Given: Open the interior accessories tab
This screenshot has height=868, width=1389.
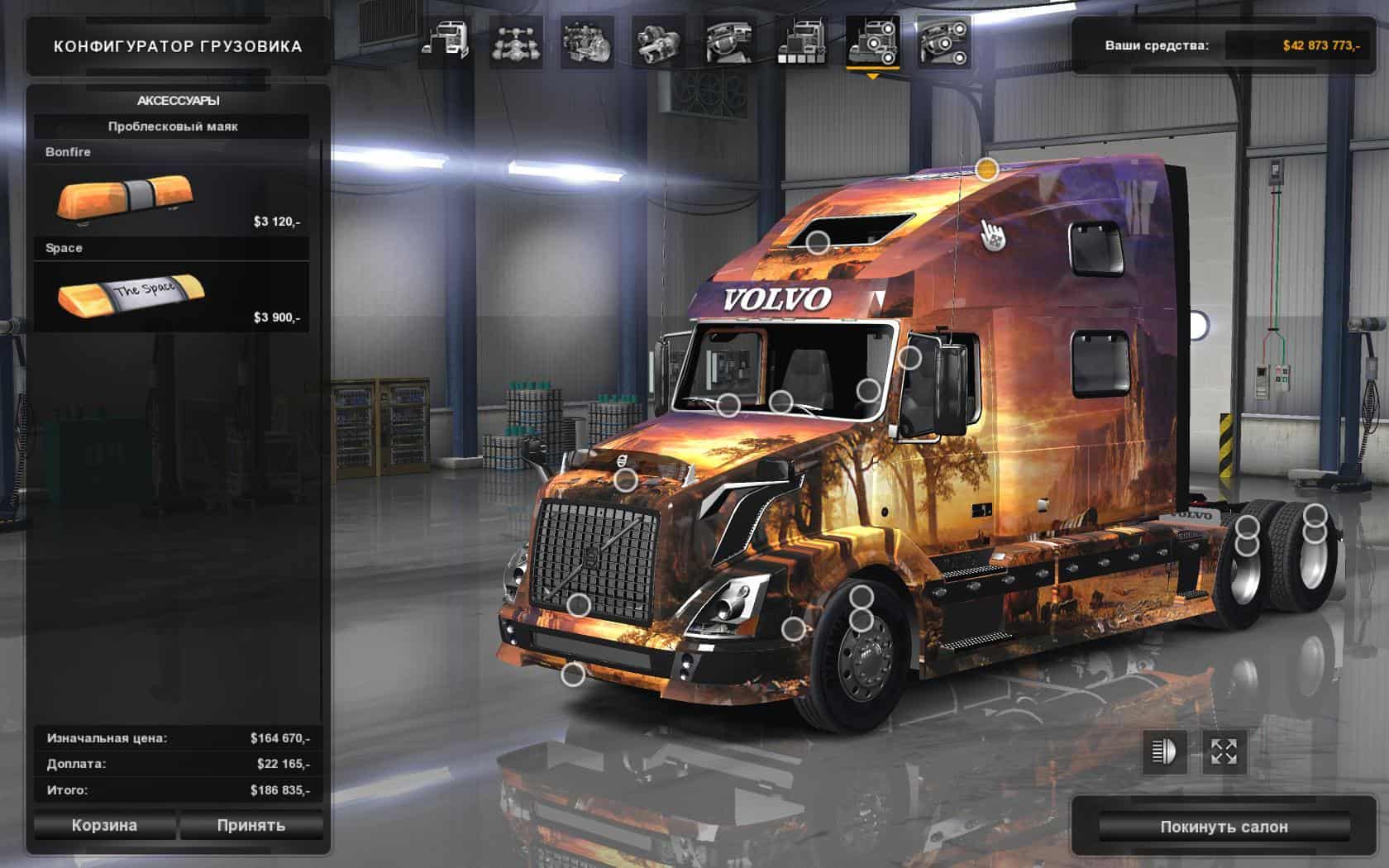Looking at the screenshot, I should pos(943,41).
